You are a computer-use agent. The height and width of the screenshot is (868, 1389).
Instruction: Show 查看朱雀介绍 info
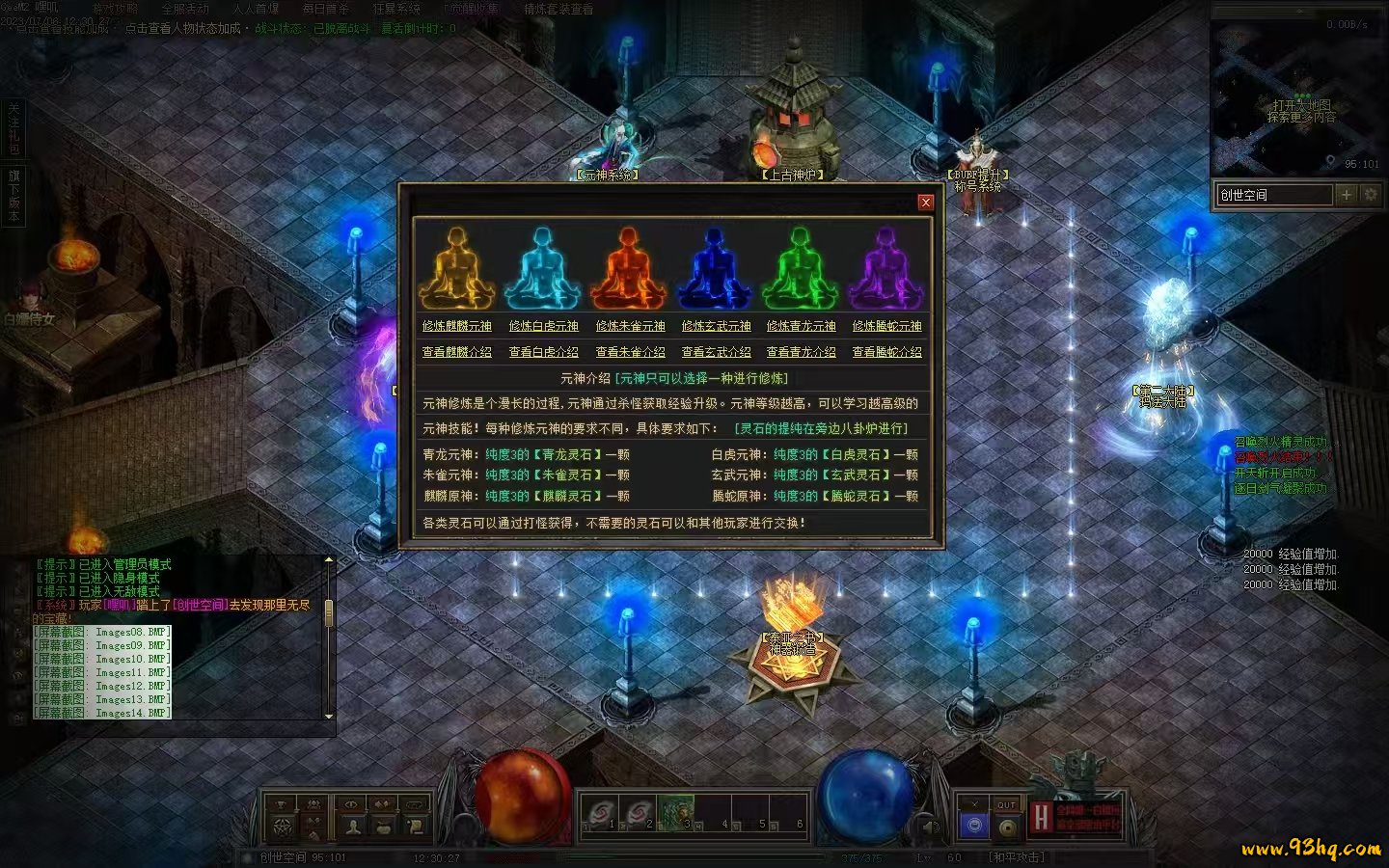(x=630, y=352)
